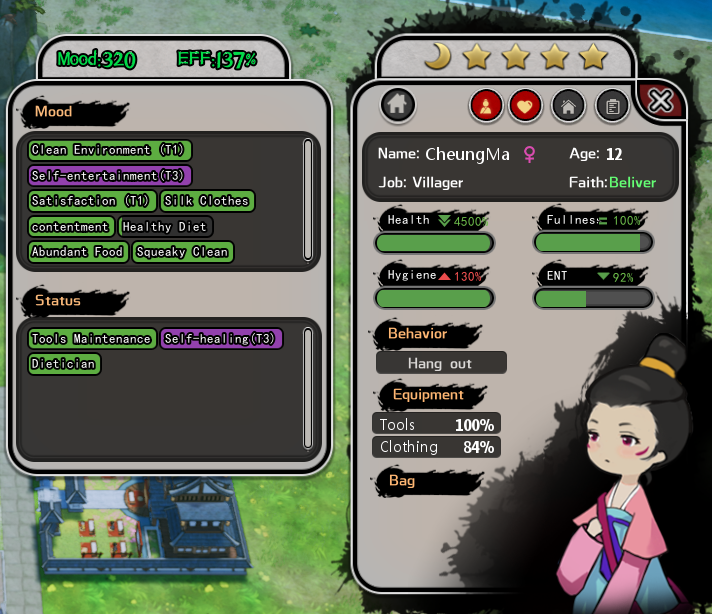Click the home button beside the moon icon
Screen dimensions: 712x614
point(398,104)
